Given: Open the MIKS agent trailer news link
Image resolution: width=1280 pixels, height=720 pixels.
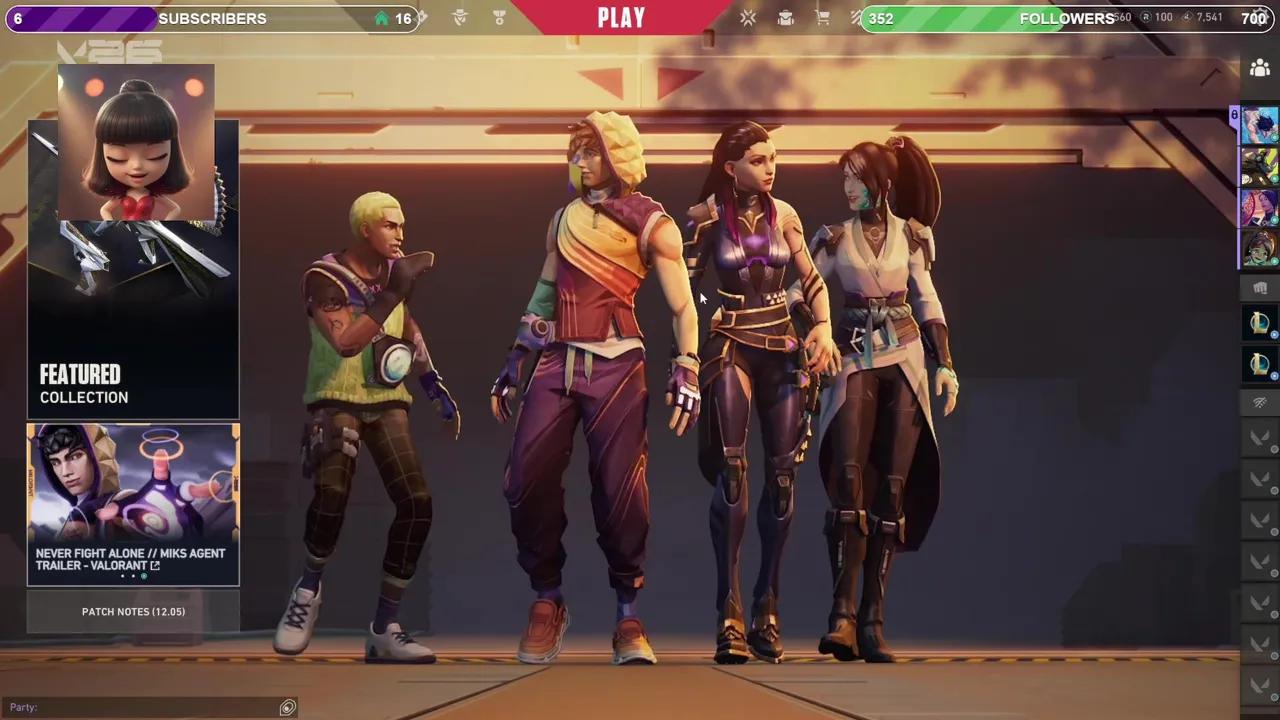Looking at the screenshot, I should (130, 559).
